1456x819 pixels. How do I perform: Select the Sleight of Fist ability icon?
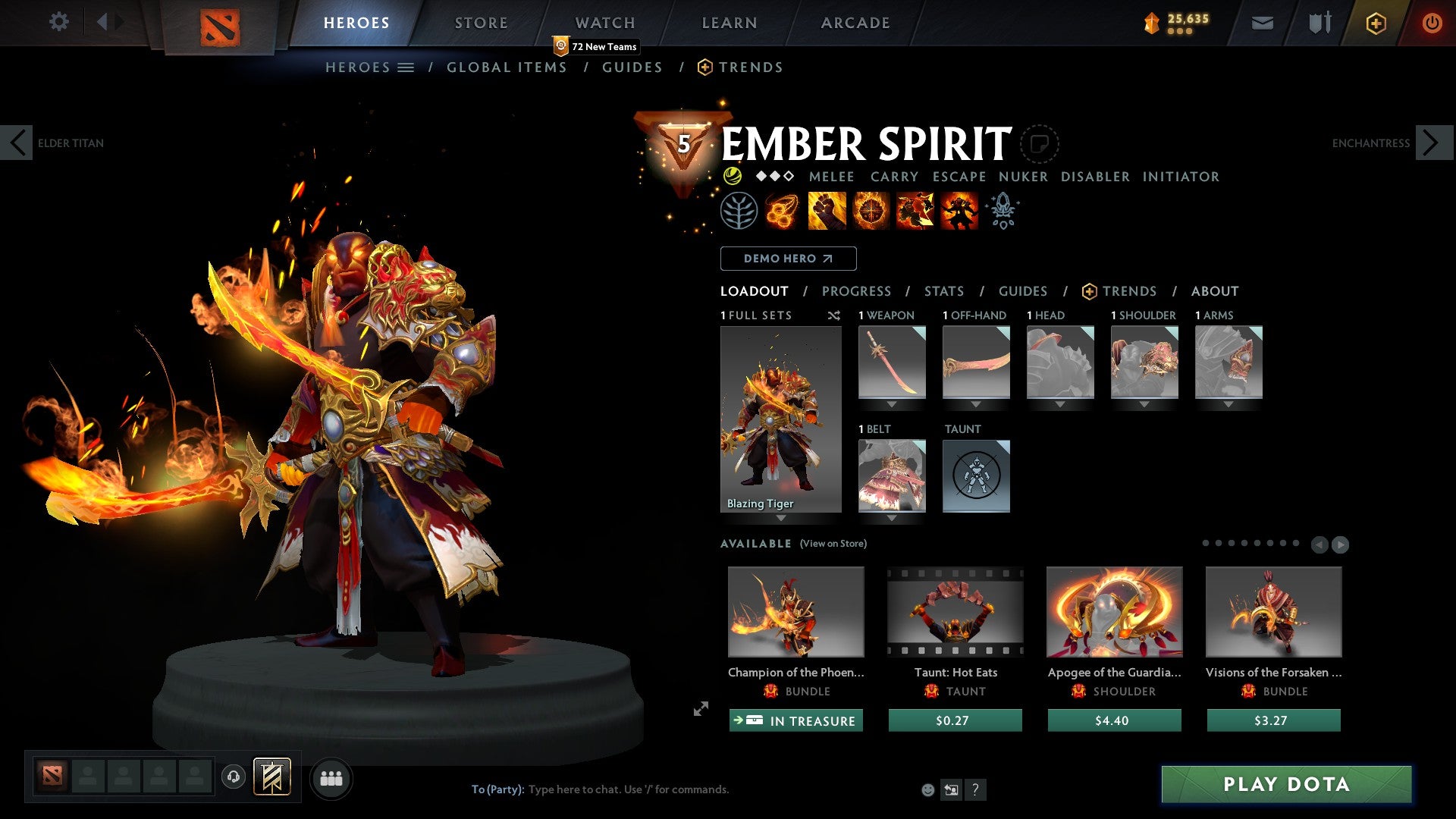coord(827,210)
